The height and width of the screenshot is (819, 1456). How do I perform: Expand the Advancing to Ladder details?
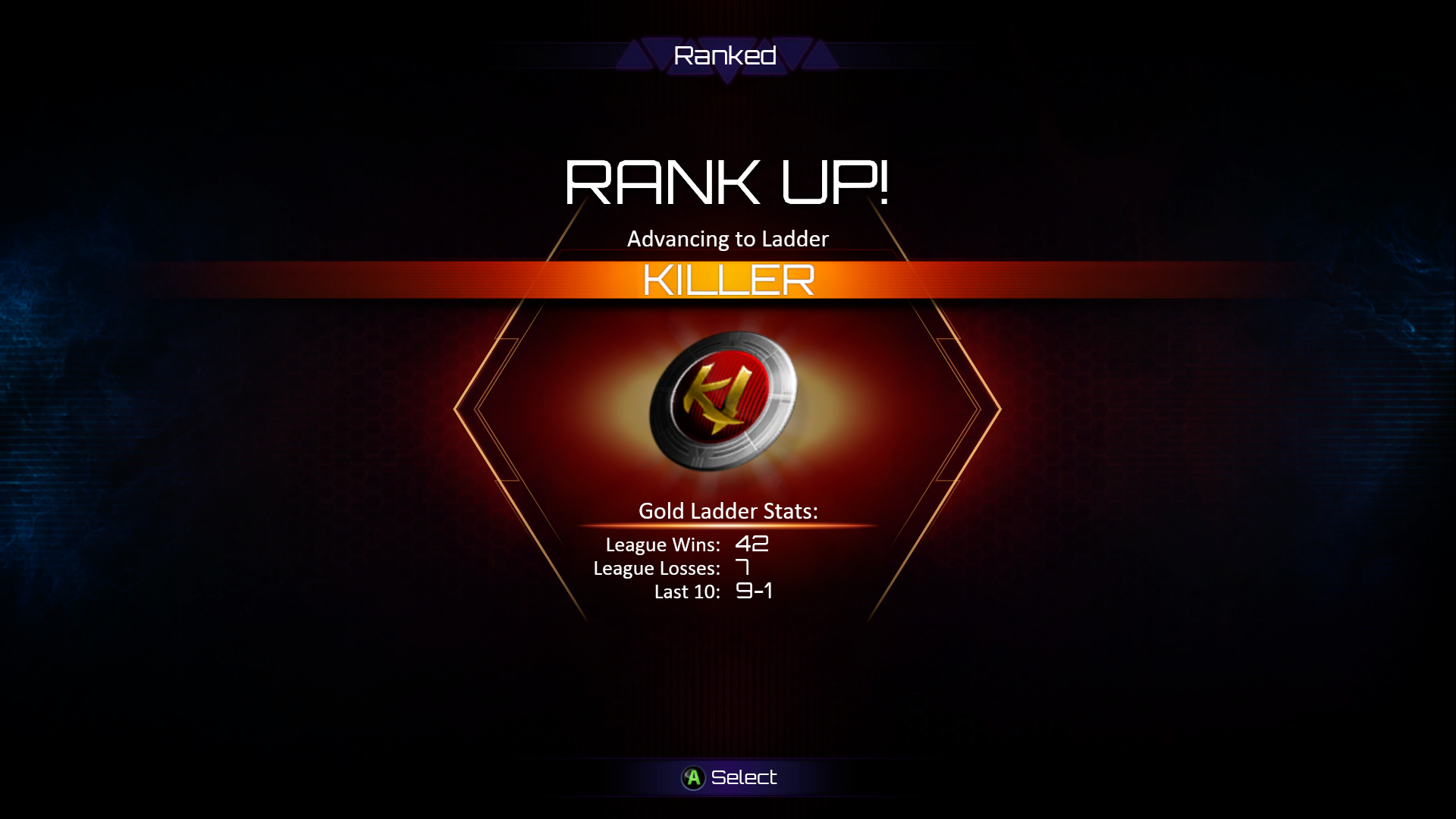click(x=726, y=238)
